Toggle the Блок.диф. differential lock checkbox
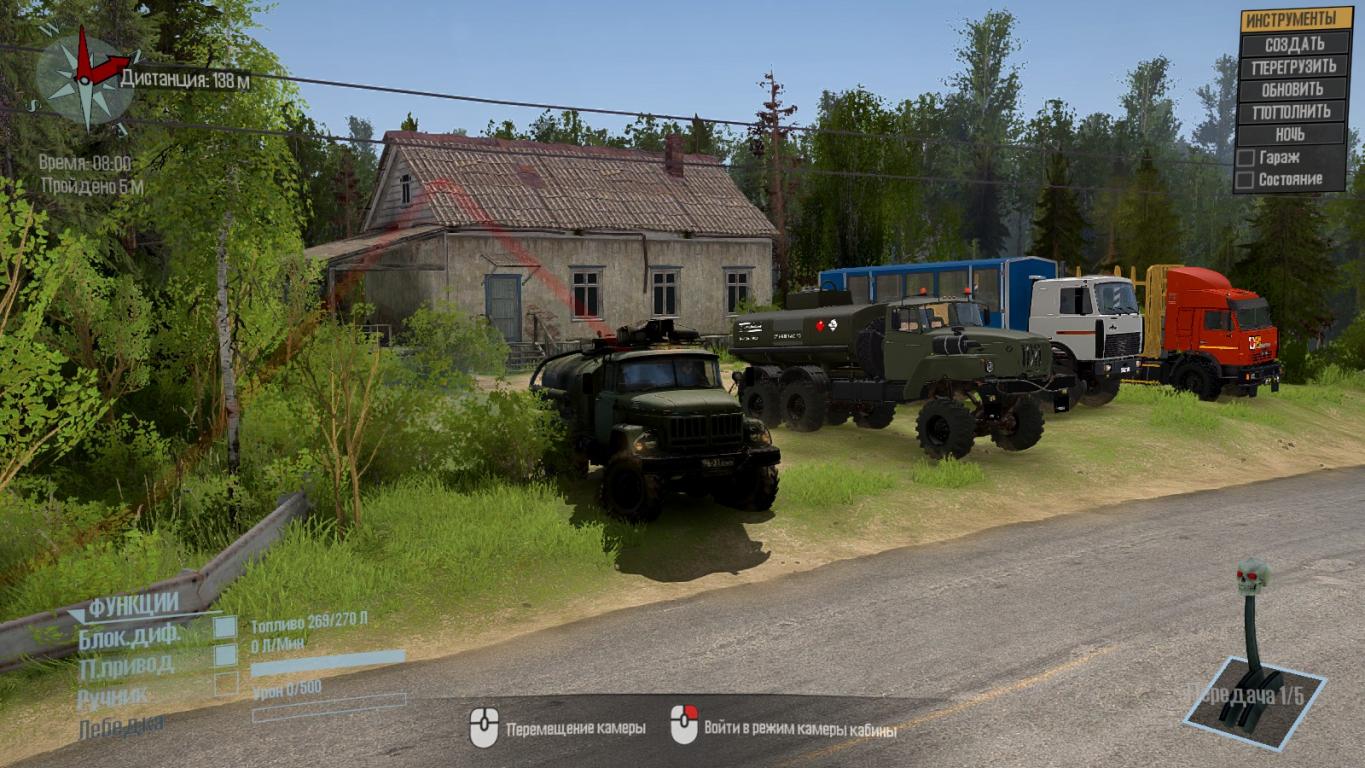 (226, 627)
